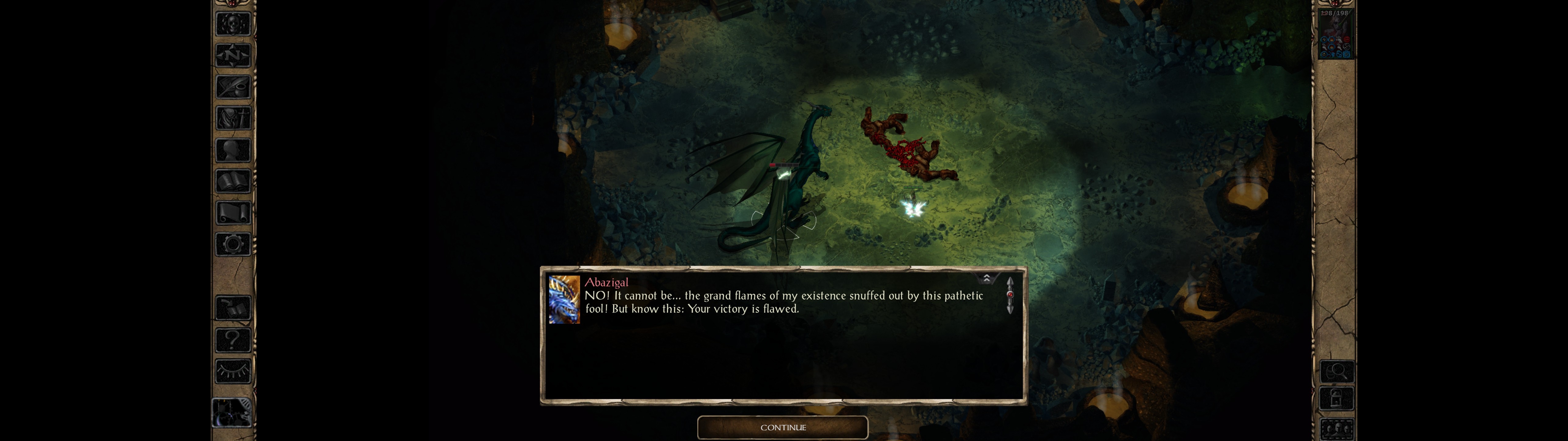
Task: Continue the Abazigal dialogue
Action: coord(782,428)
